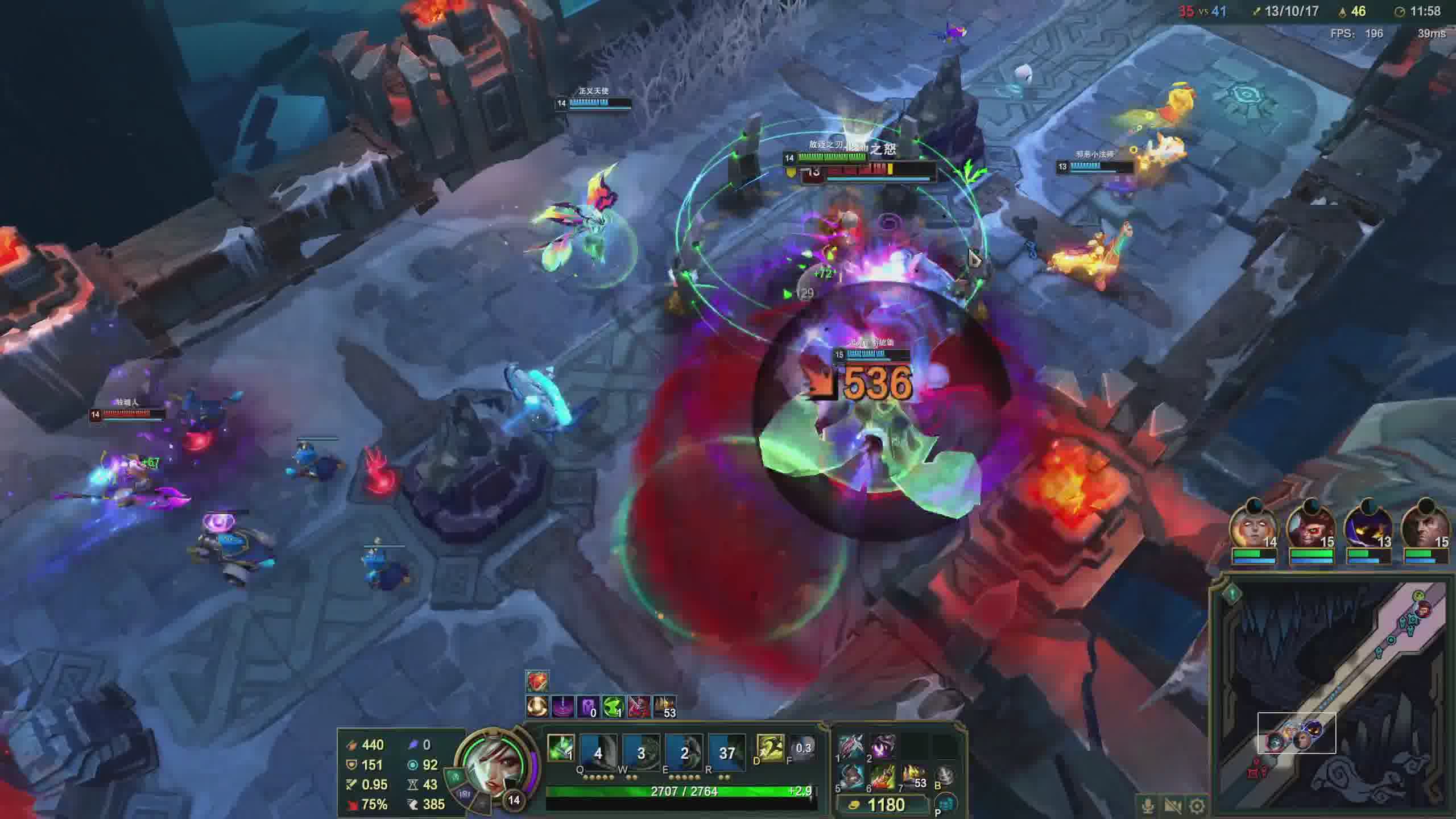1456x819 pixels.
Task: Use the fiery item in slot 6
Action: click(882, 777)
